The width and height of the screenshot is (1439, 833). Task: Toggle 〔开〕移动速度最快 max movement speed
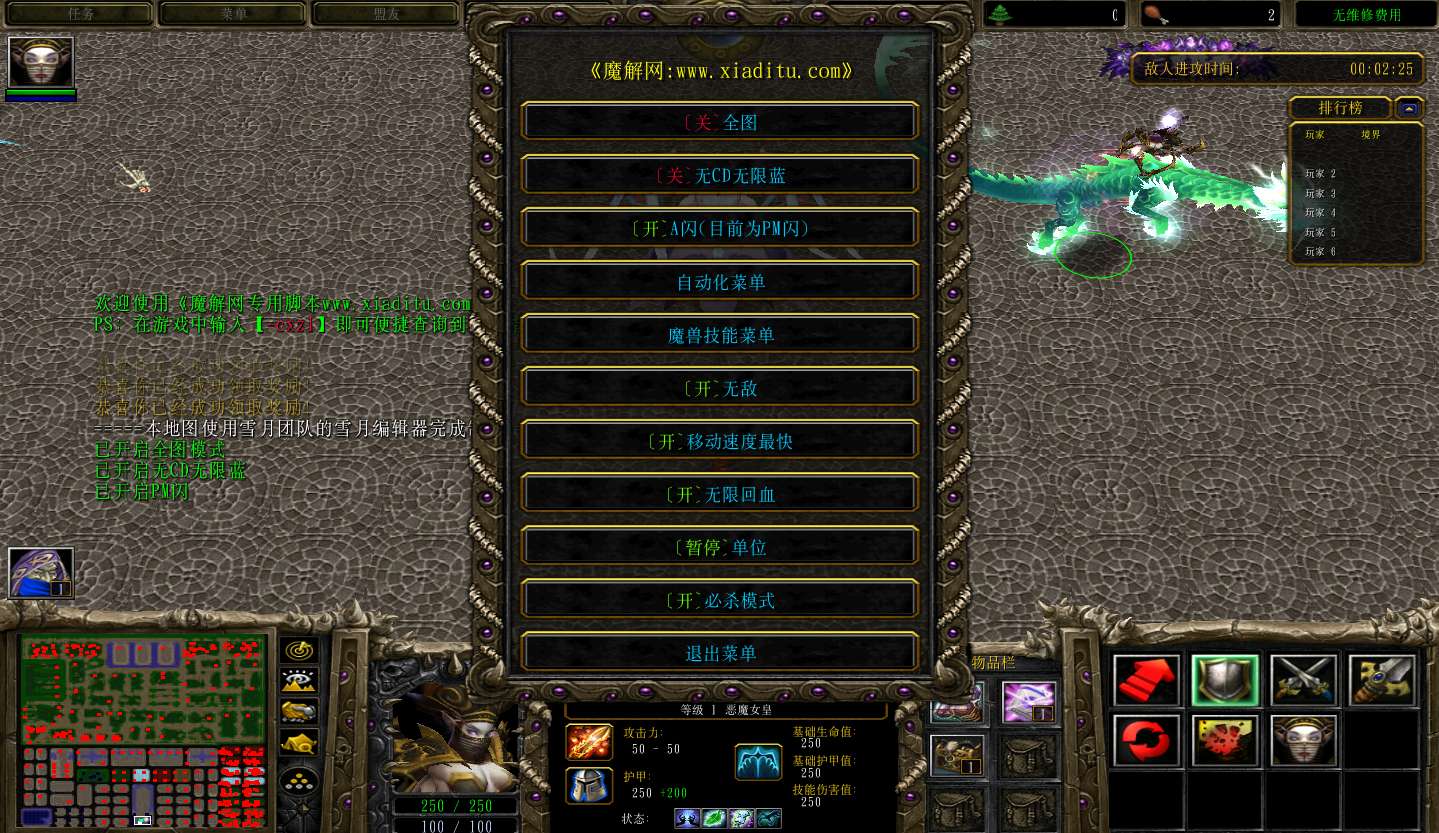(719, 441)
